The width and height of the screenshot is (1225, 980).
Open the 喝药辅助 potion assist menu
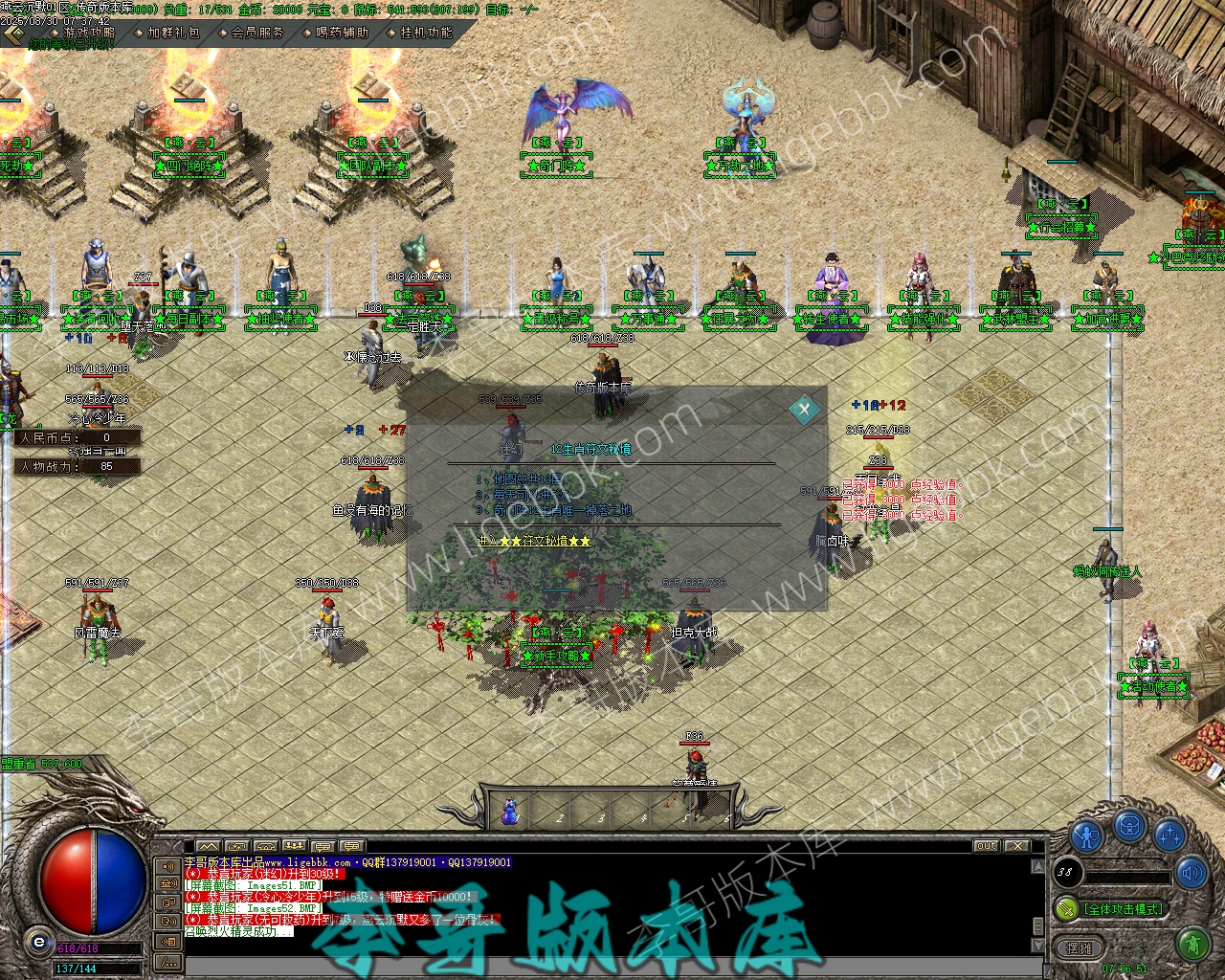click(341, 33)
